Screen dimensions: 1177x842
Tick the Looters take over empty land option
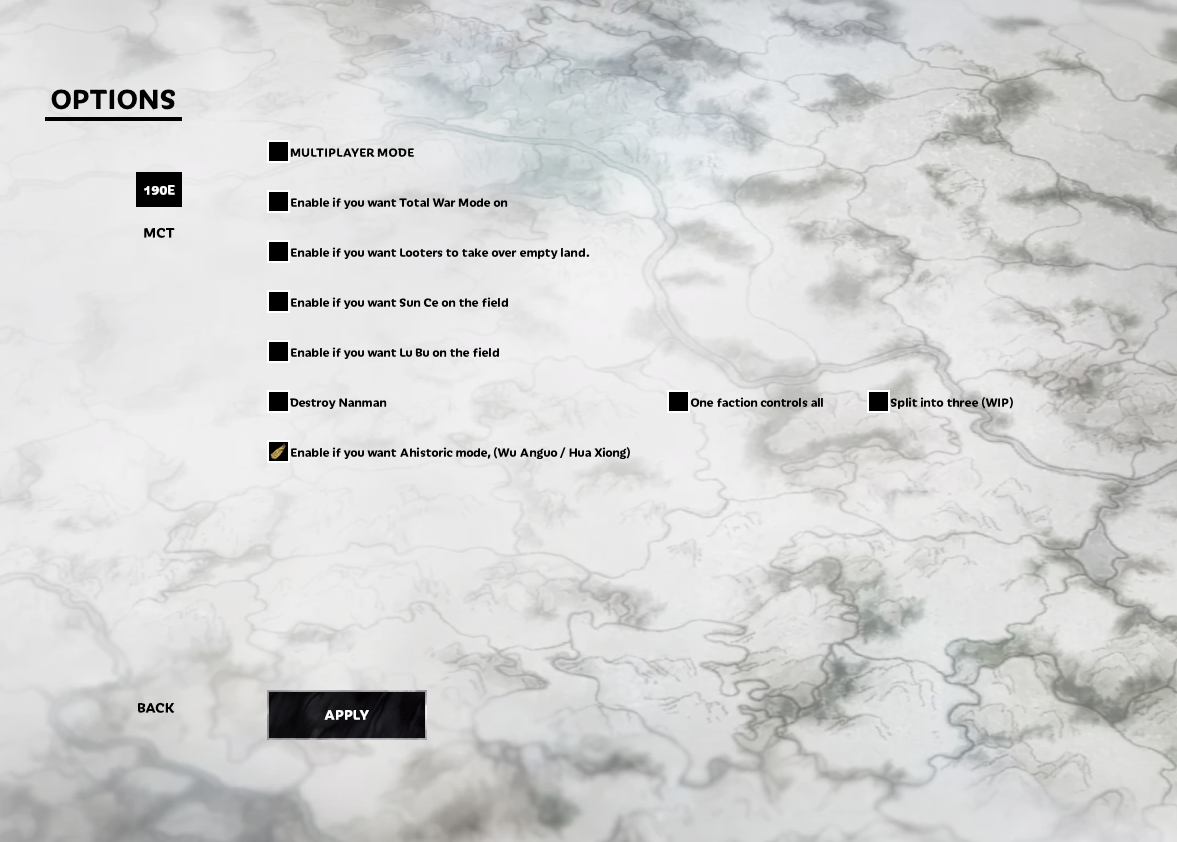(278, 252)
